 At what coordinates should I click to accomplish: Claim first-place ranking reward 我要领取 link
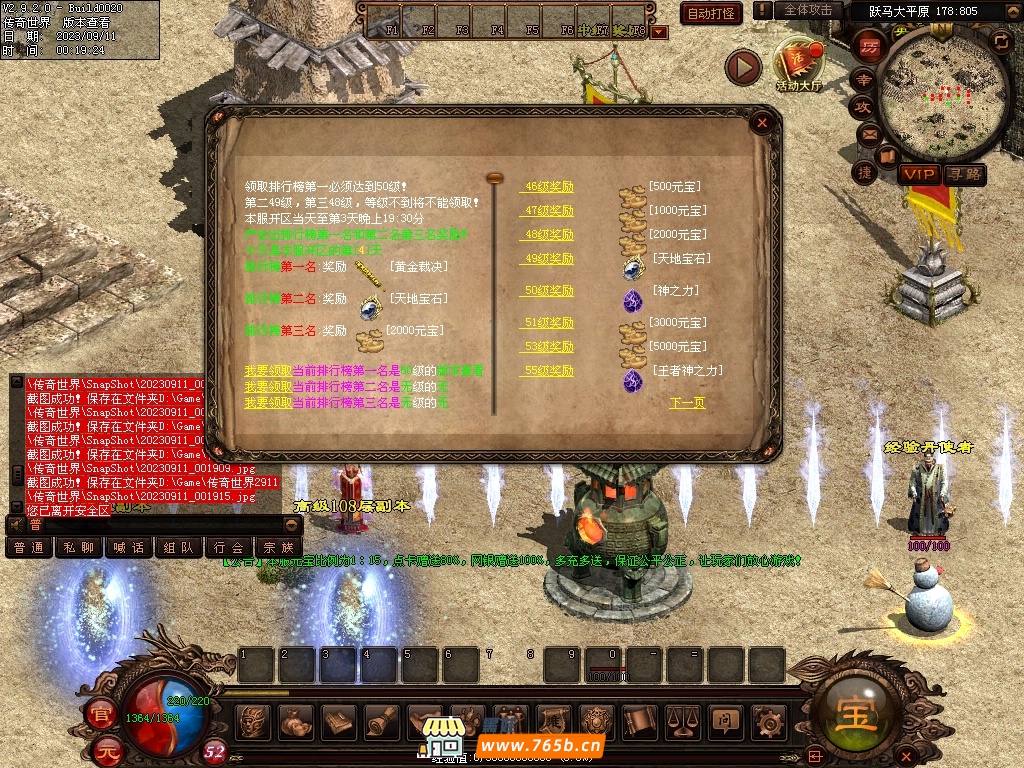268,371
